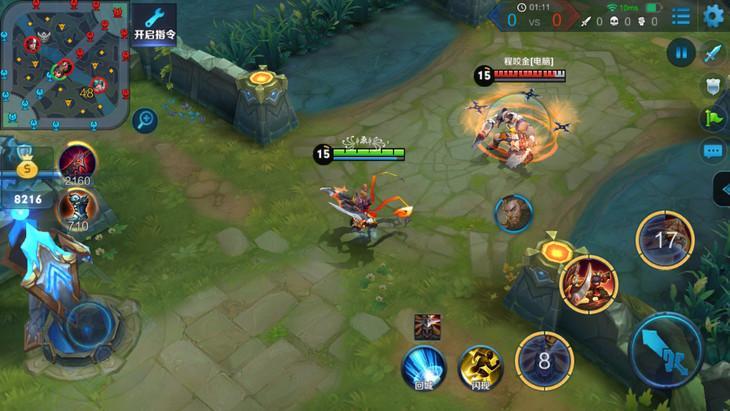The image size is (730, 411).
Task: Target the enemy hero portrait icon
Action: [513, 212]
